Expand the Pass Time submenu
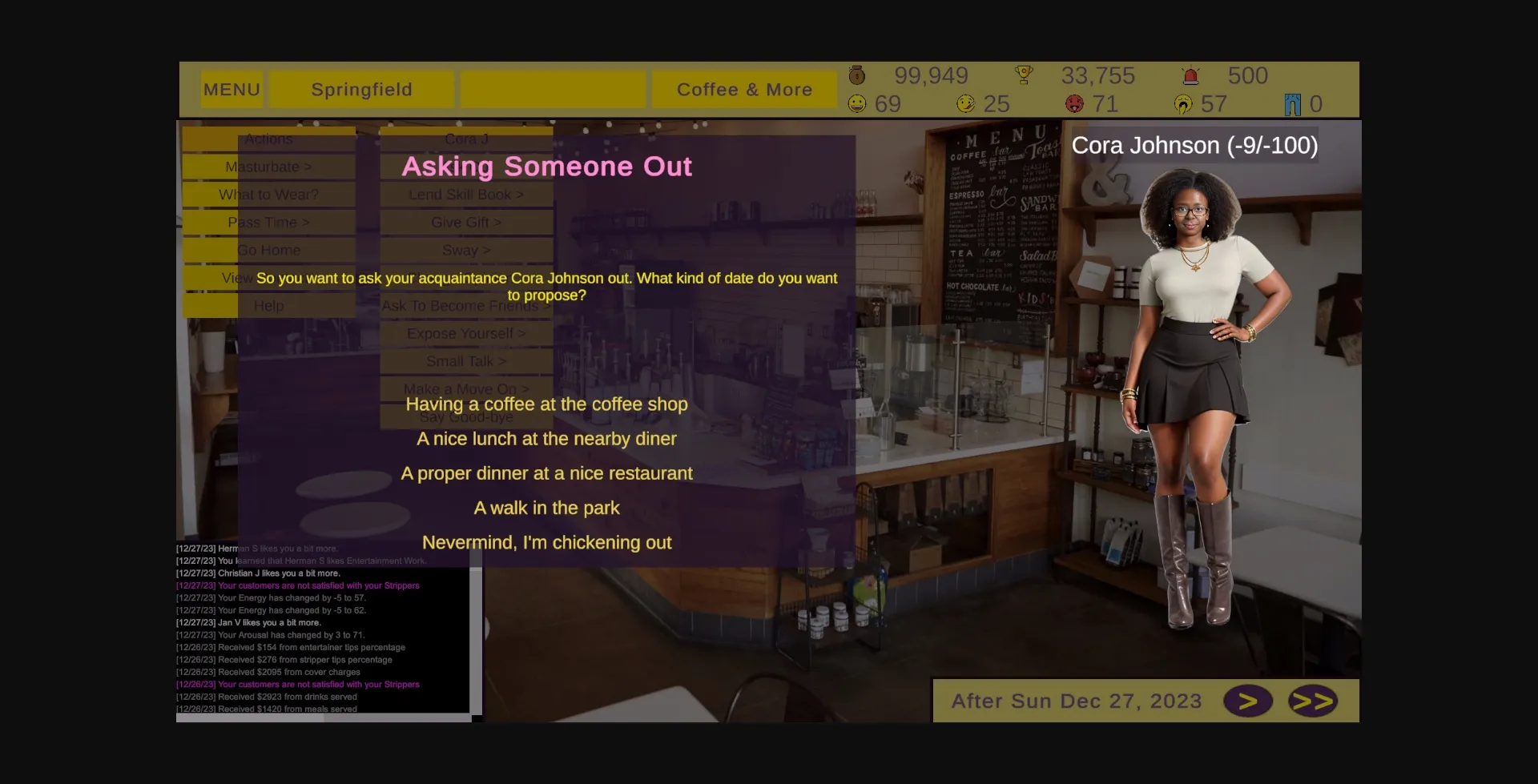The height and width of the screenshot is (784, 1538). click(x=269, y=222)
